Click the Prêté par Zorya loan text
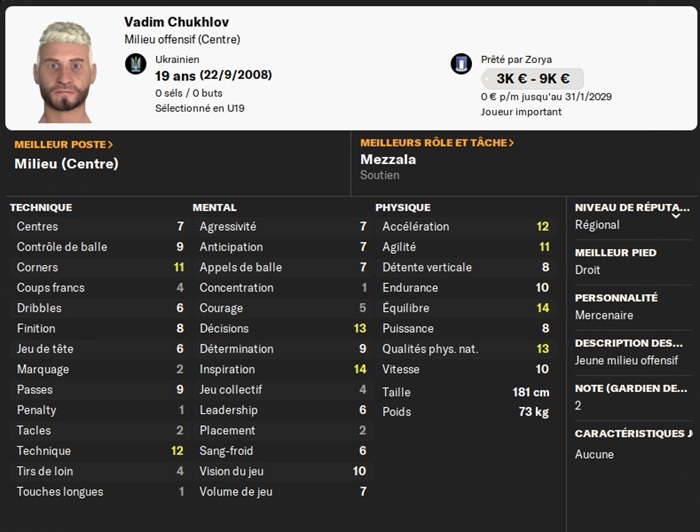 pyautogui.click(x=516, y=59)
